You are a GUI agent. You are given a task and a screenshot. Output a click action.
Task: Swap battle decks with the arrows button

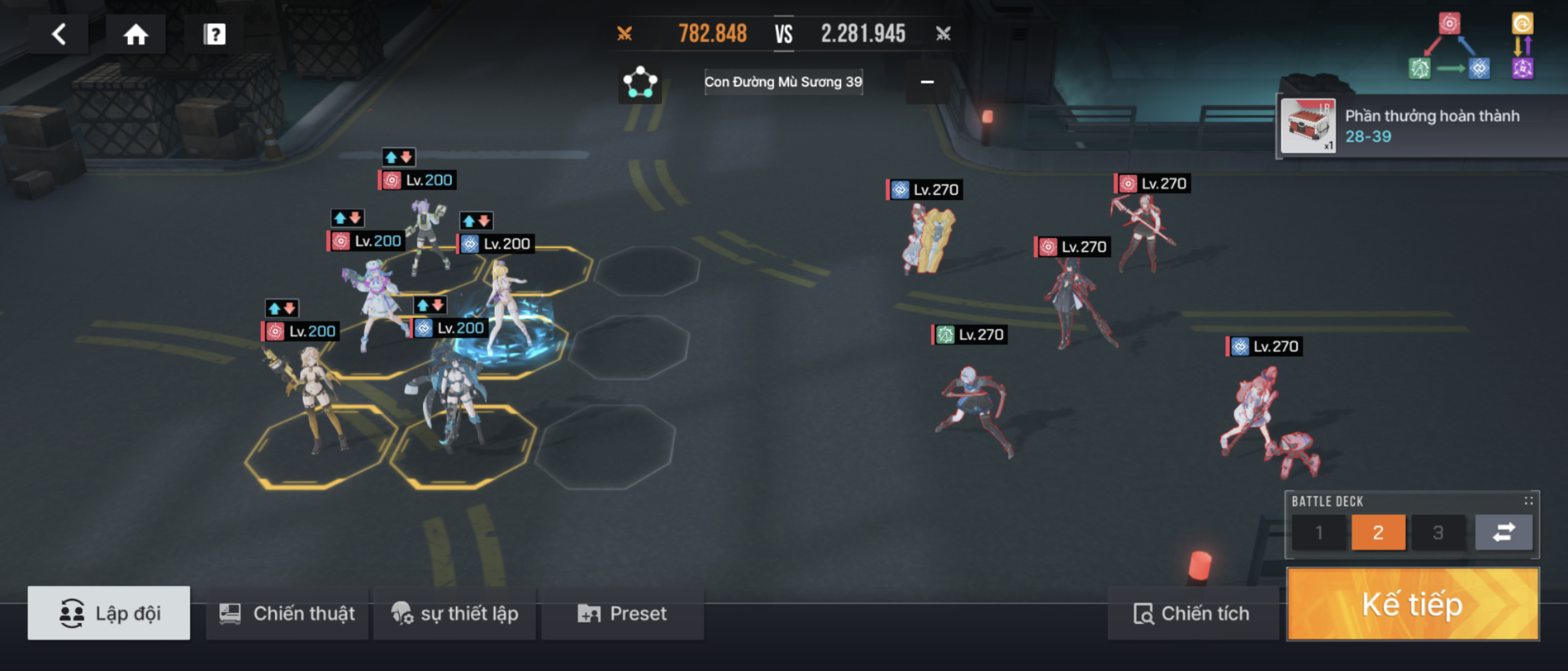(1503, 532)
